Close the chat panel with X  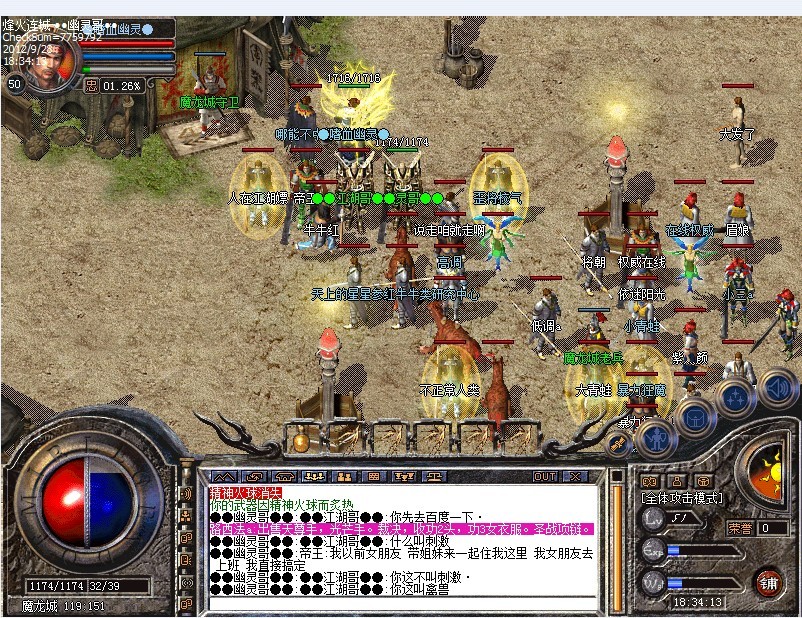pyautogui.click(x=575, y=476)
